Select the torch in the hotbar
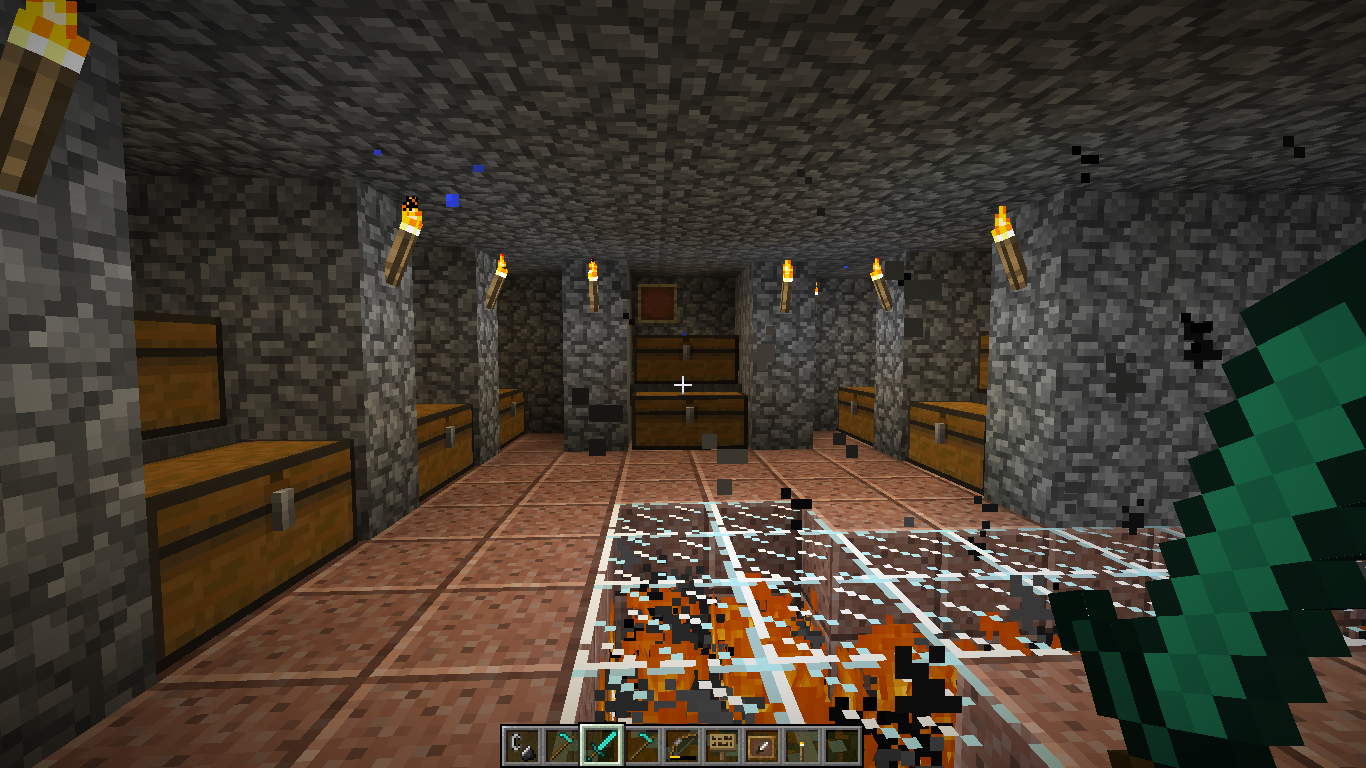Image resolution: width=1366 pixels, height=768 pixels. 801,745
